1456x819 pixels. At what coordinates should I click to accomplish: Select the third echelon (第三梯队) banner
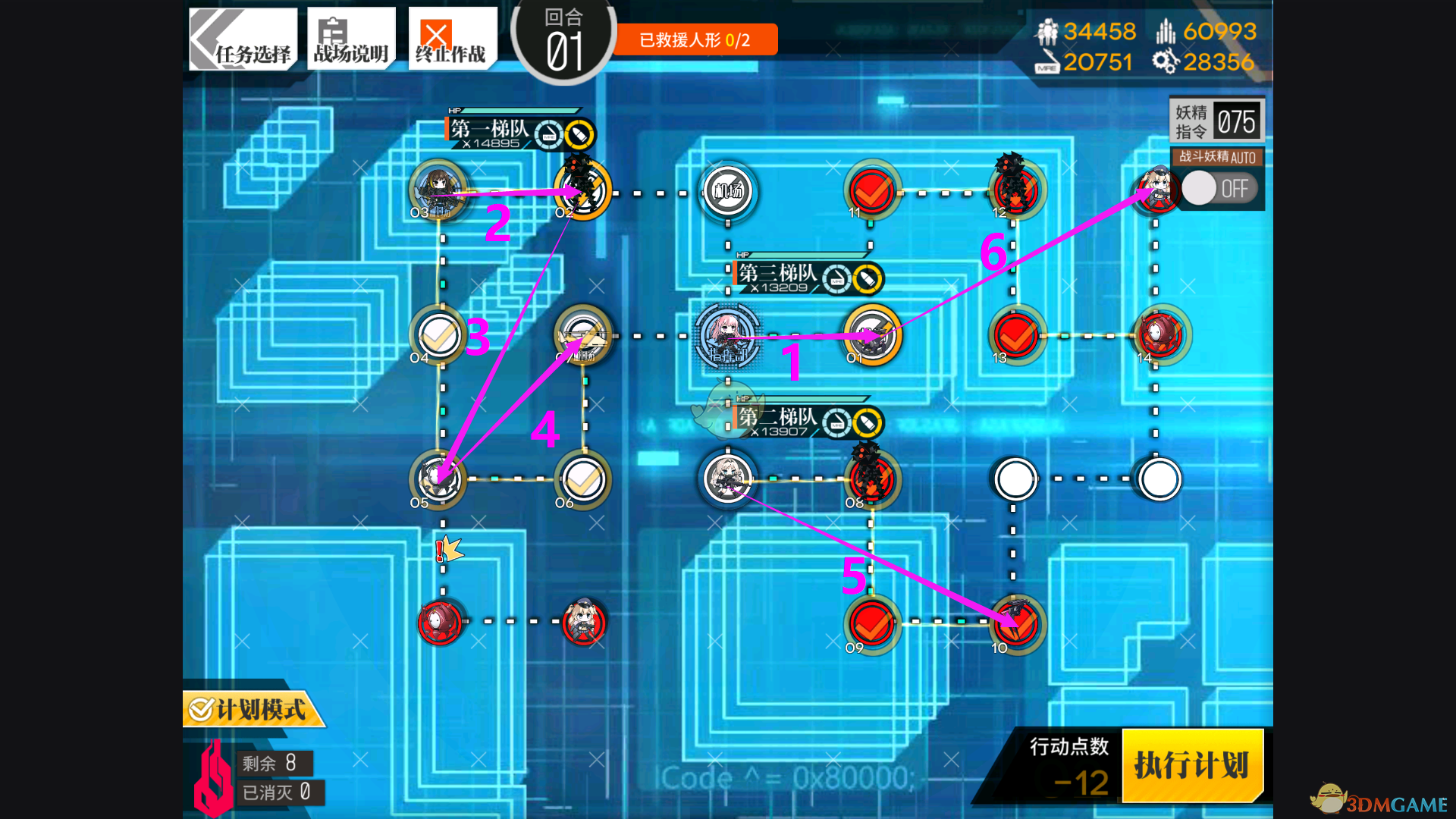coord(808,277)
